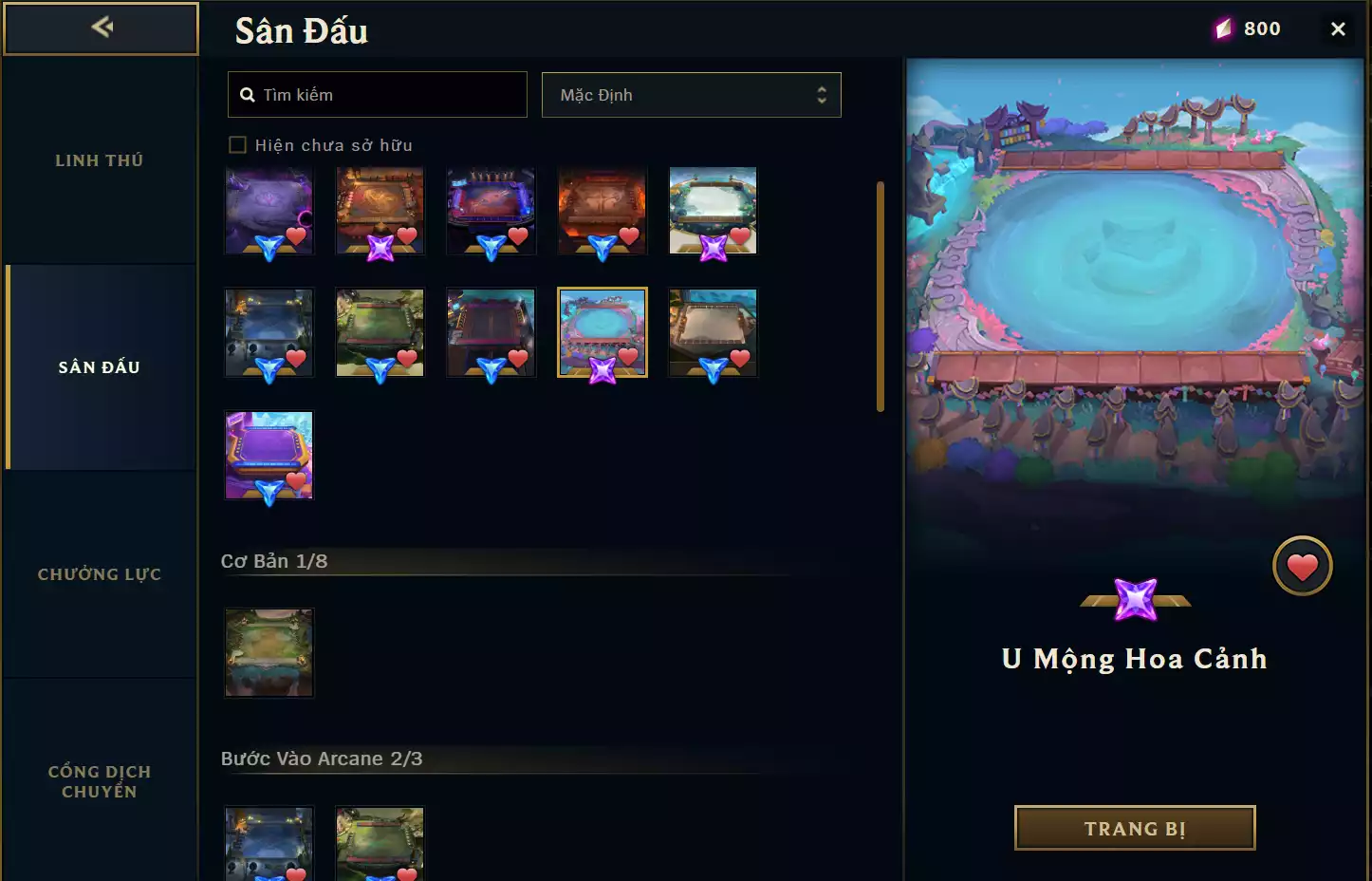Select the arena thumbnail under 'Cơ Bản 1/8'
Viewport: 1372px width, 881px height.
tap(269, 652)
